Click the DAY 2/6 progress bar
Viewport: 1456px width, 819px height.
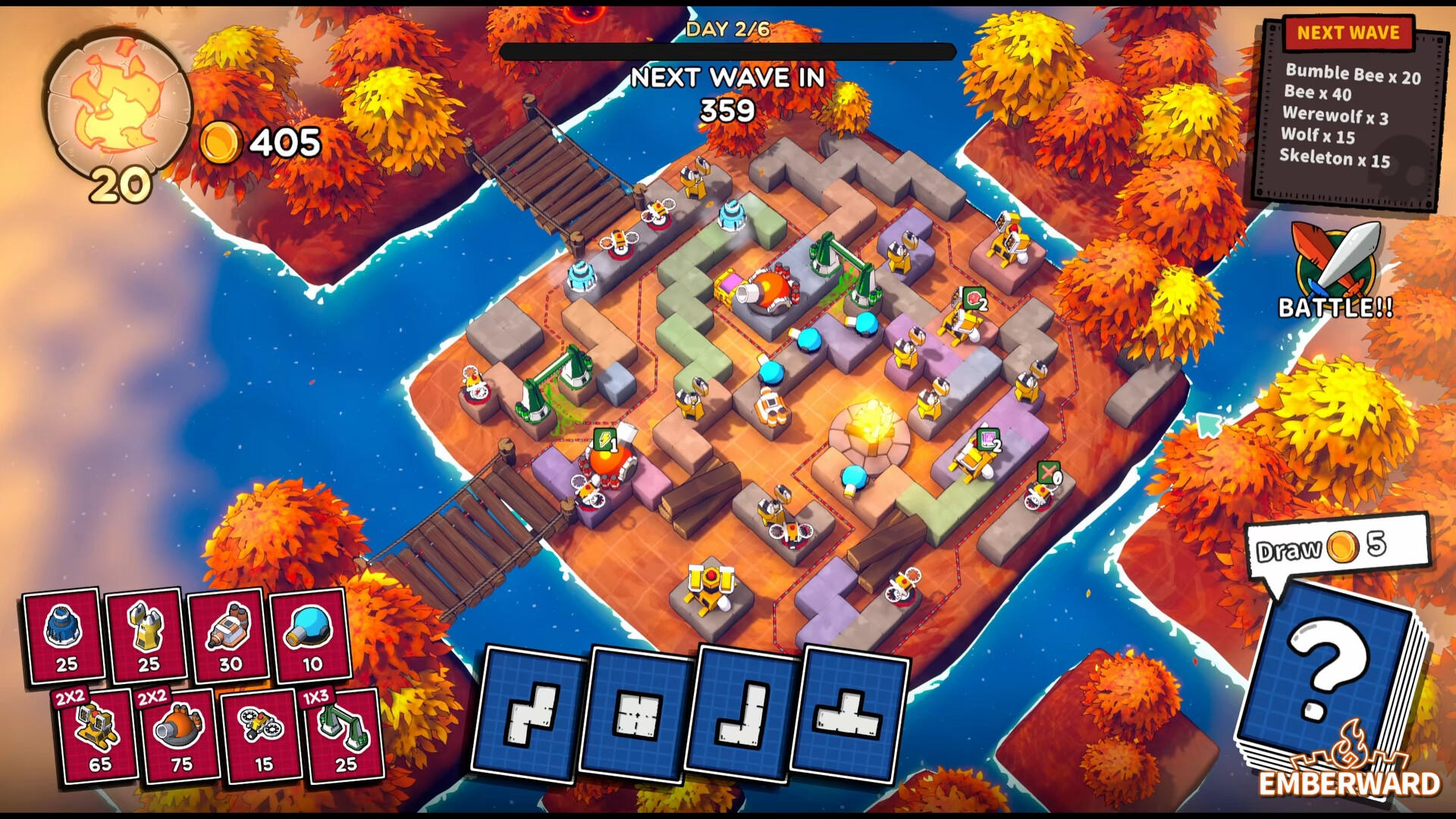[727, 51]
